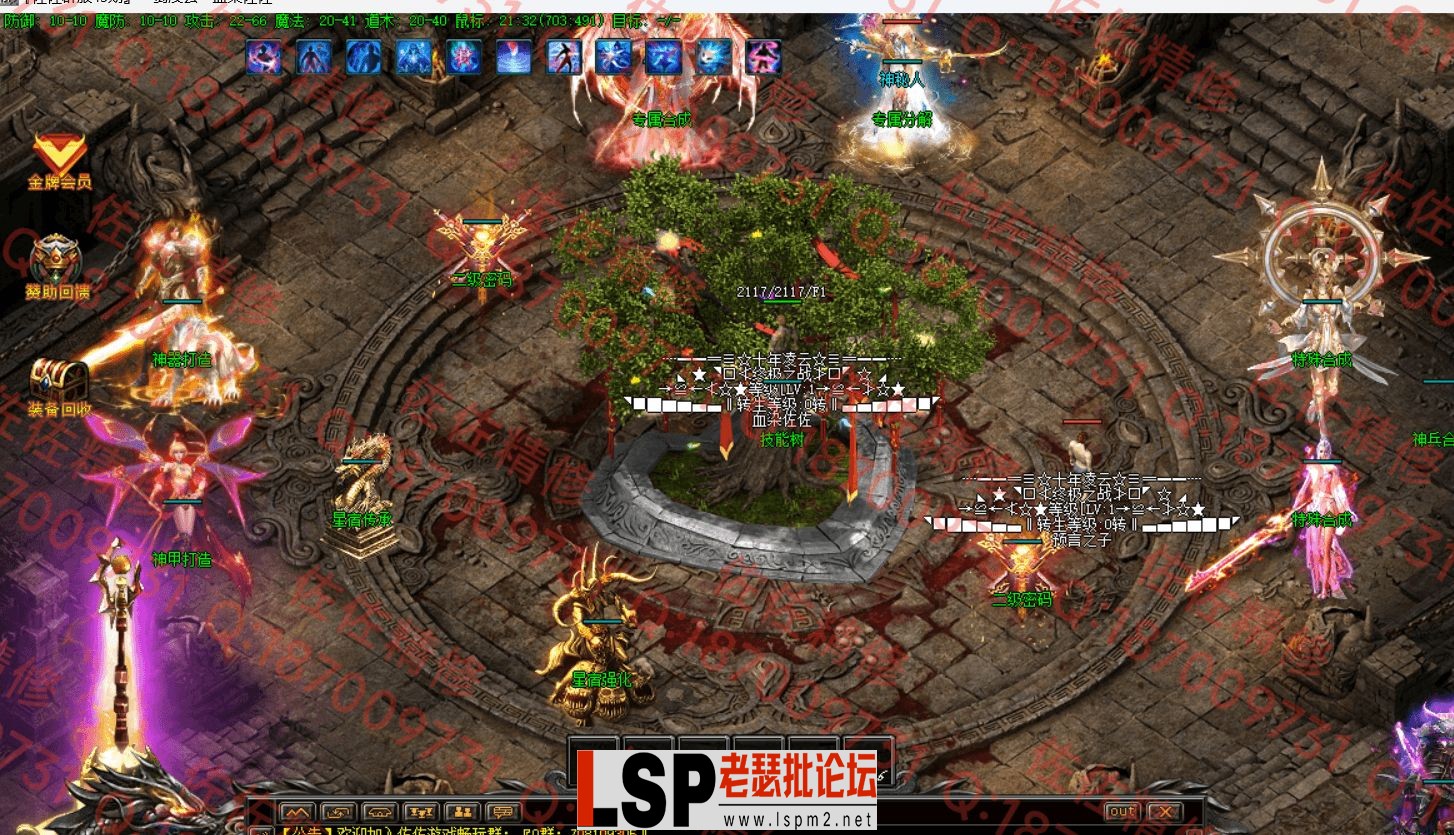The height and width of the screenshot is (835, 1454).
Task: Visit the www.lspm2.net forum banner
Action: coord(726,792)
